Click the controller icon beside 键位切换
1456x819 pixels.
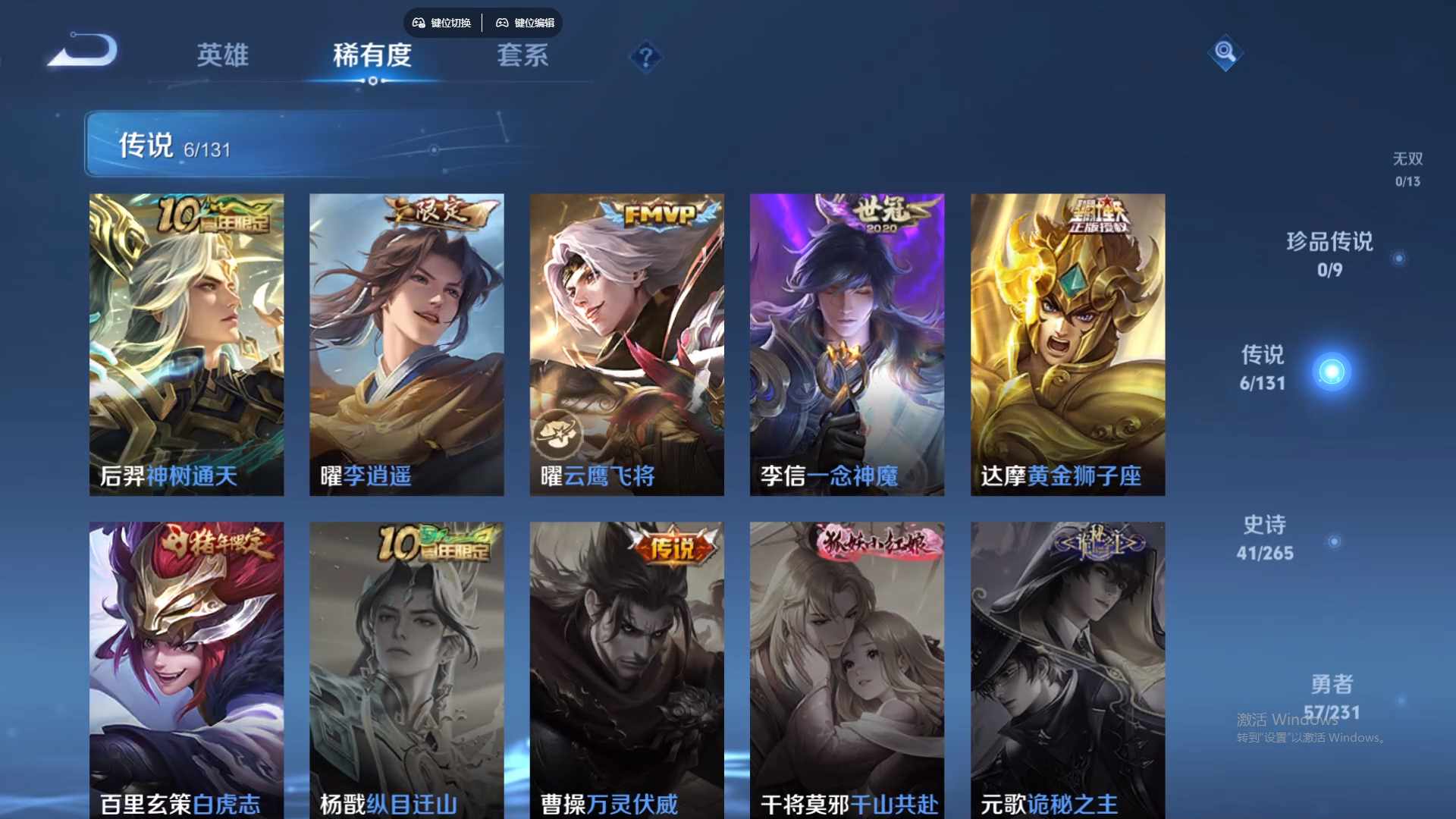418,23
